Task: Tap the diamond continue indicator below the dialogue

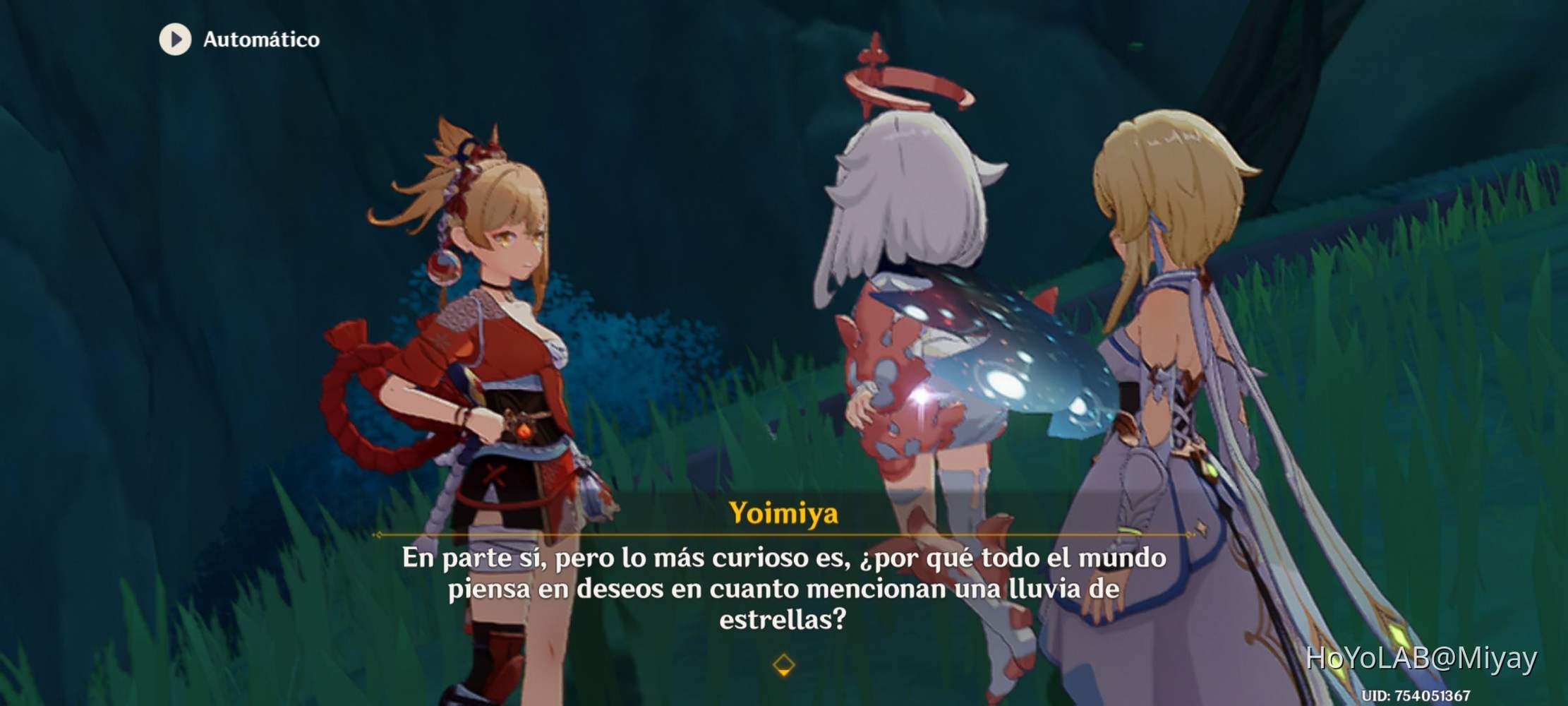Action: point(783,666)
